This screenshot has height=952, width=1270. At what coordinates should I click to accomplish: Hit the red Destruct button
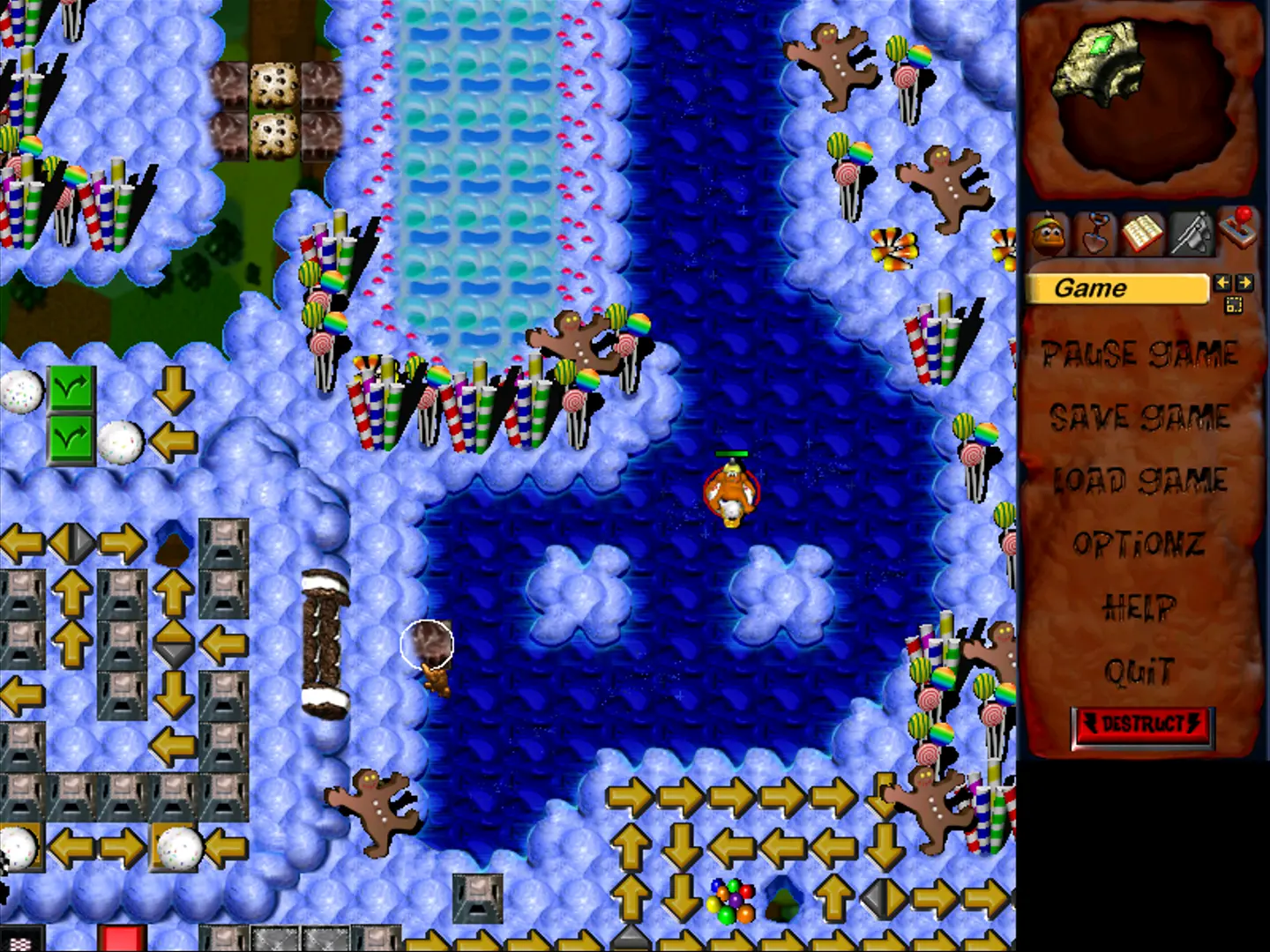pyautogui.click(x=1142, y=725)
